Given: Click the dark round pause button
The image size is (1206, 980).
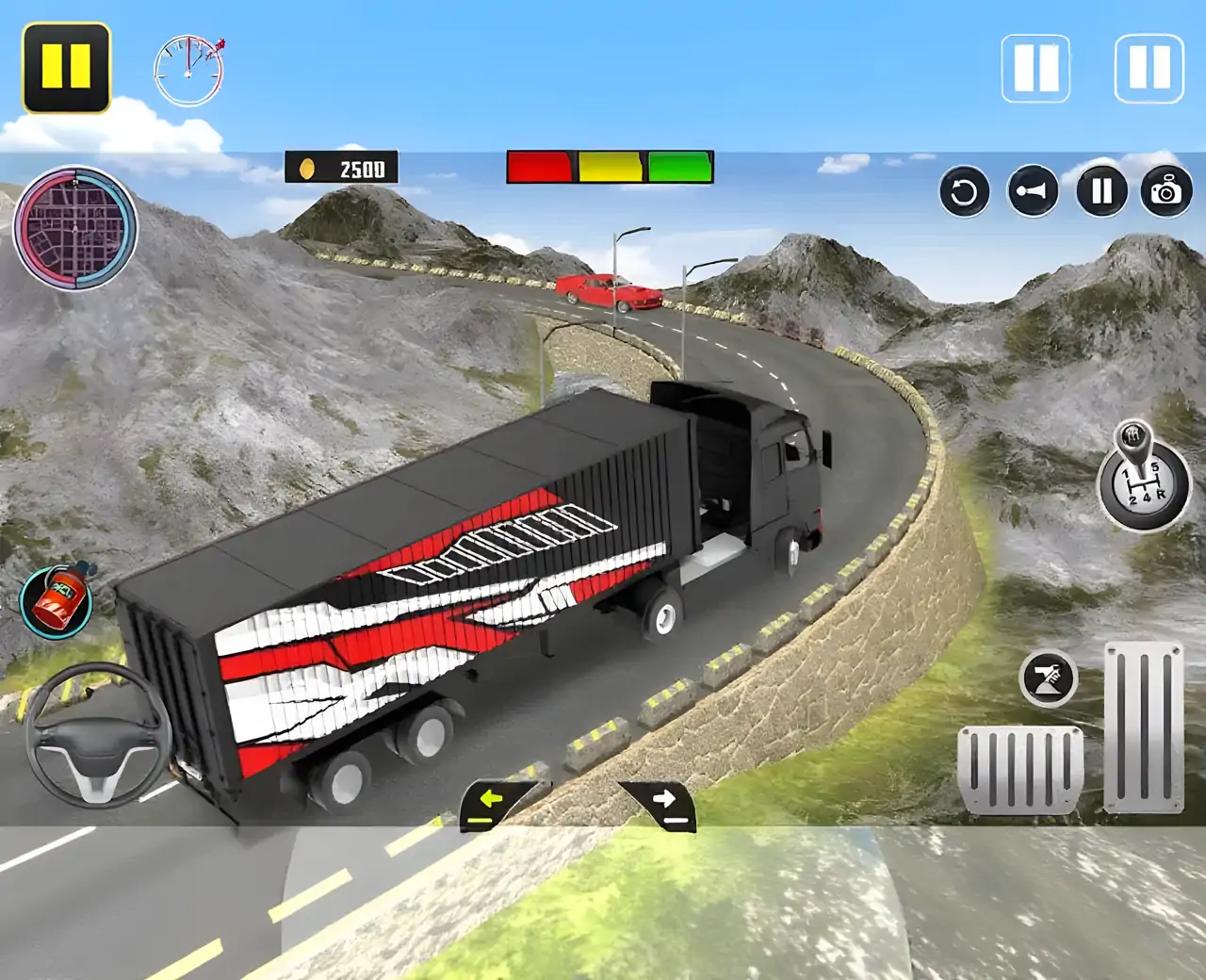Looking at the screenshot, I should click(1101, 192).
